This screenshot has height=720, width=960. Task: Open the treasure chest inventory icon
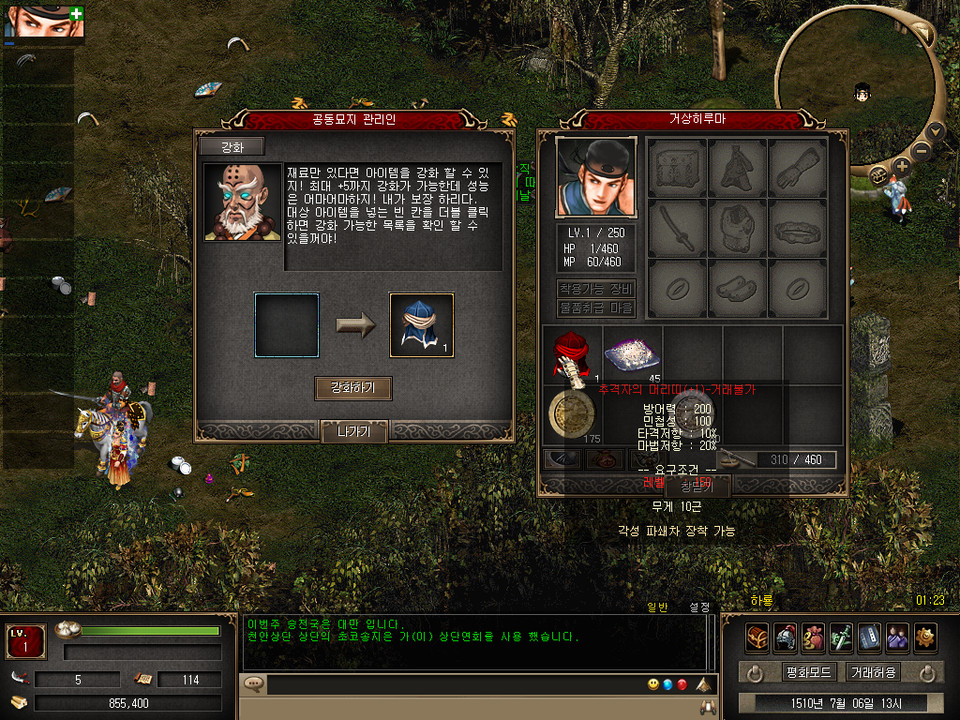pos(757,636)
